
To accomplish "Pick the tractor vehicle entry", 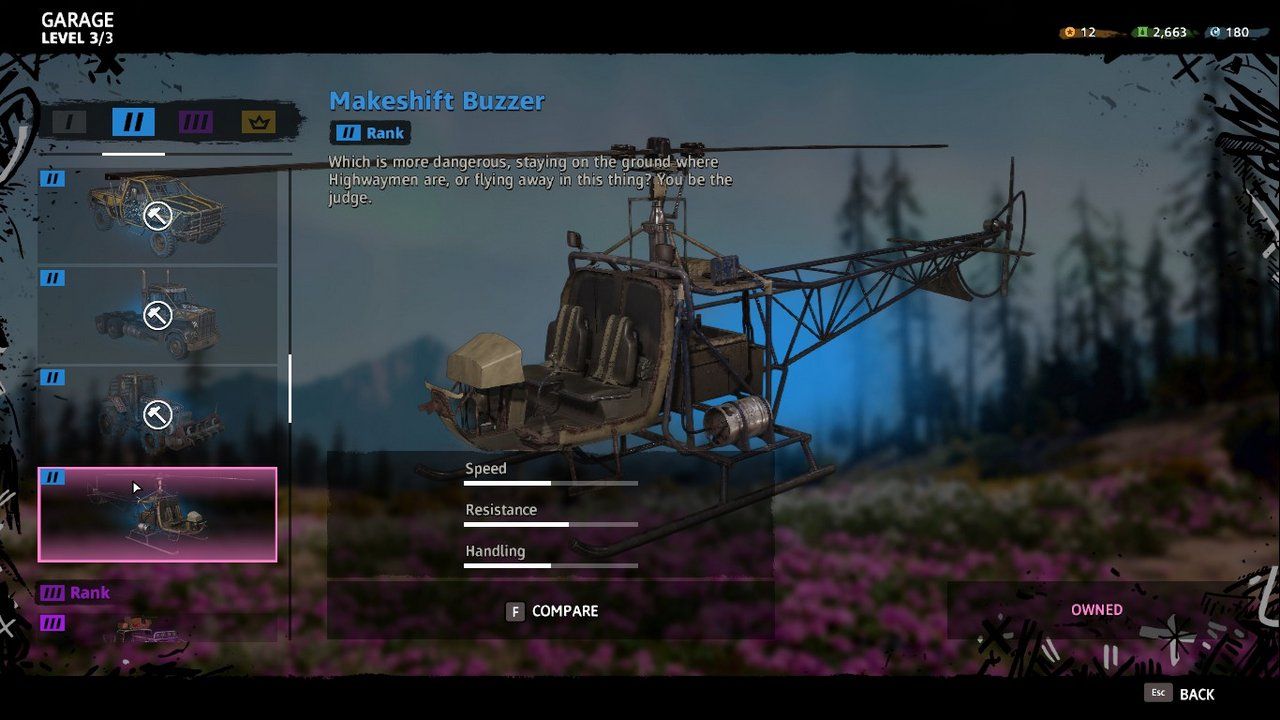I will [x=157, y=414].
